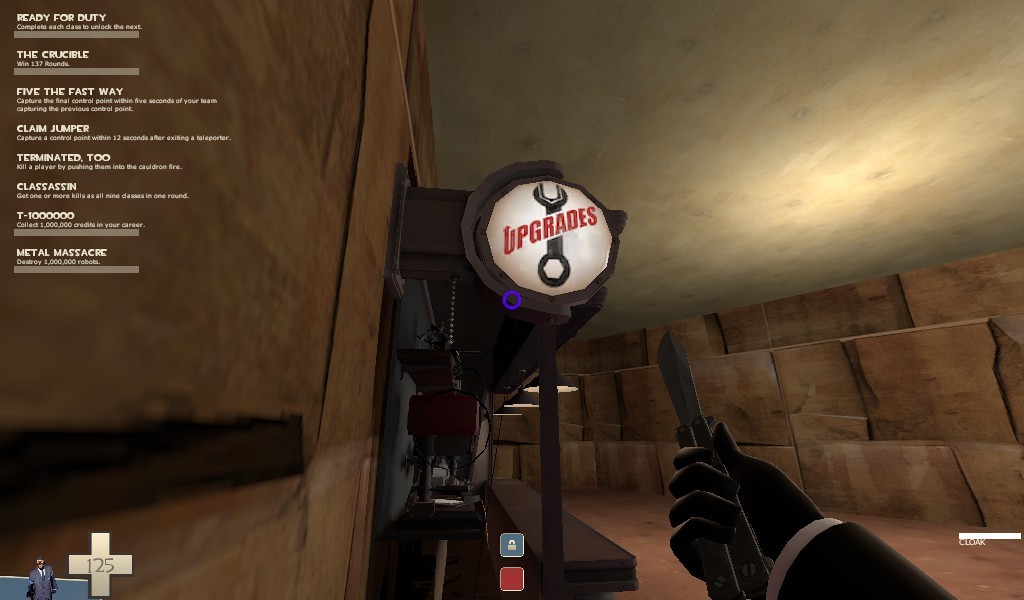Click the Claim Jumper achievement entry

pyautogui.click(x=53, y=129)
